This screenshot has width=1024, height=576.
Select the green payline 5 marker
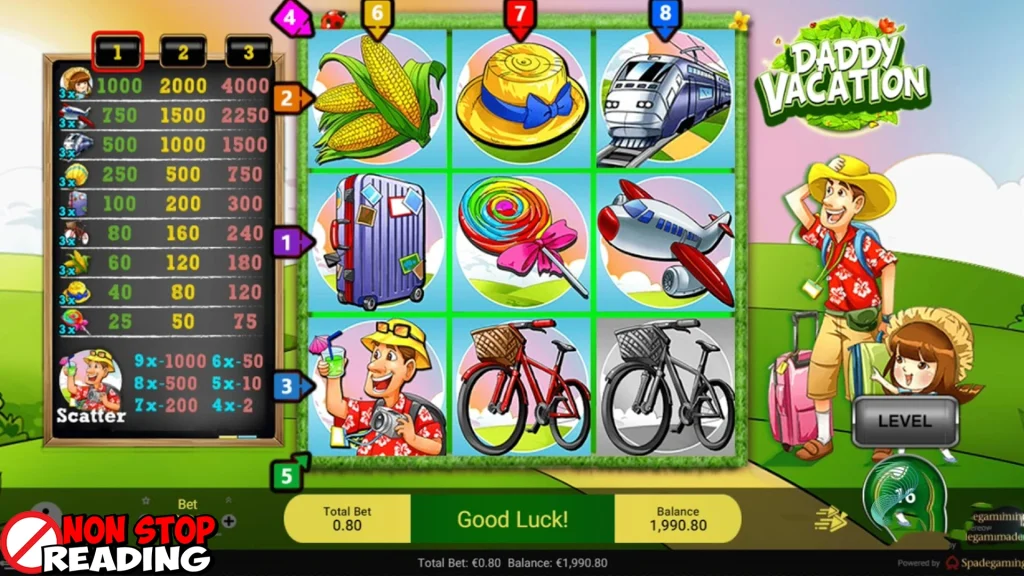288,474
